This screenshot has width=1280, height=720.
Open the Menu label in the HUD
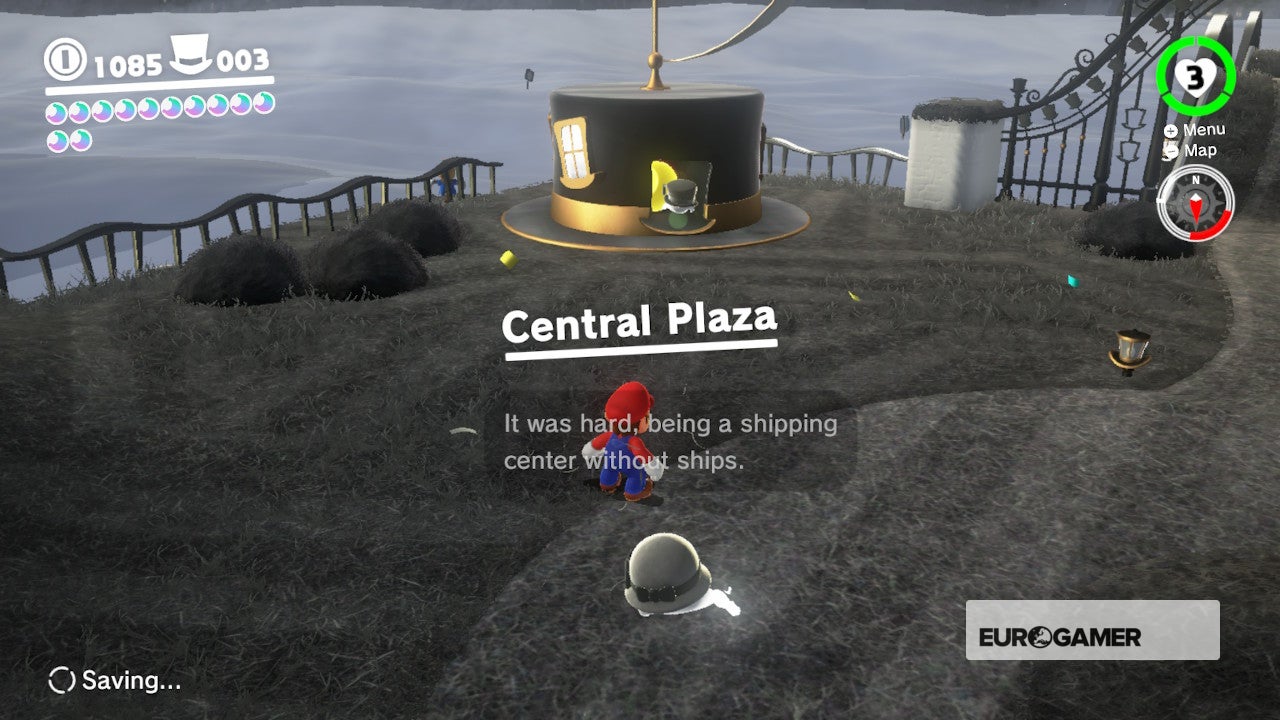[1205, 129]
